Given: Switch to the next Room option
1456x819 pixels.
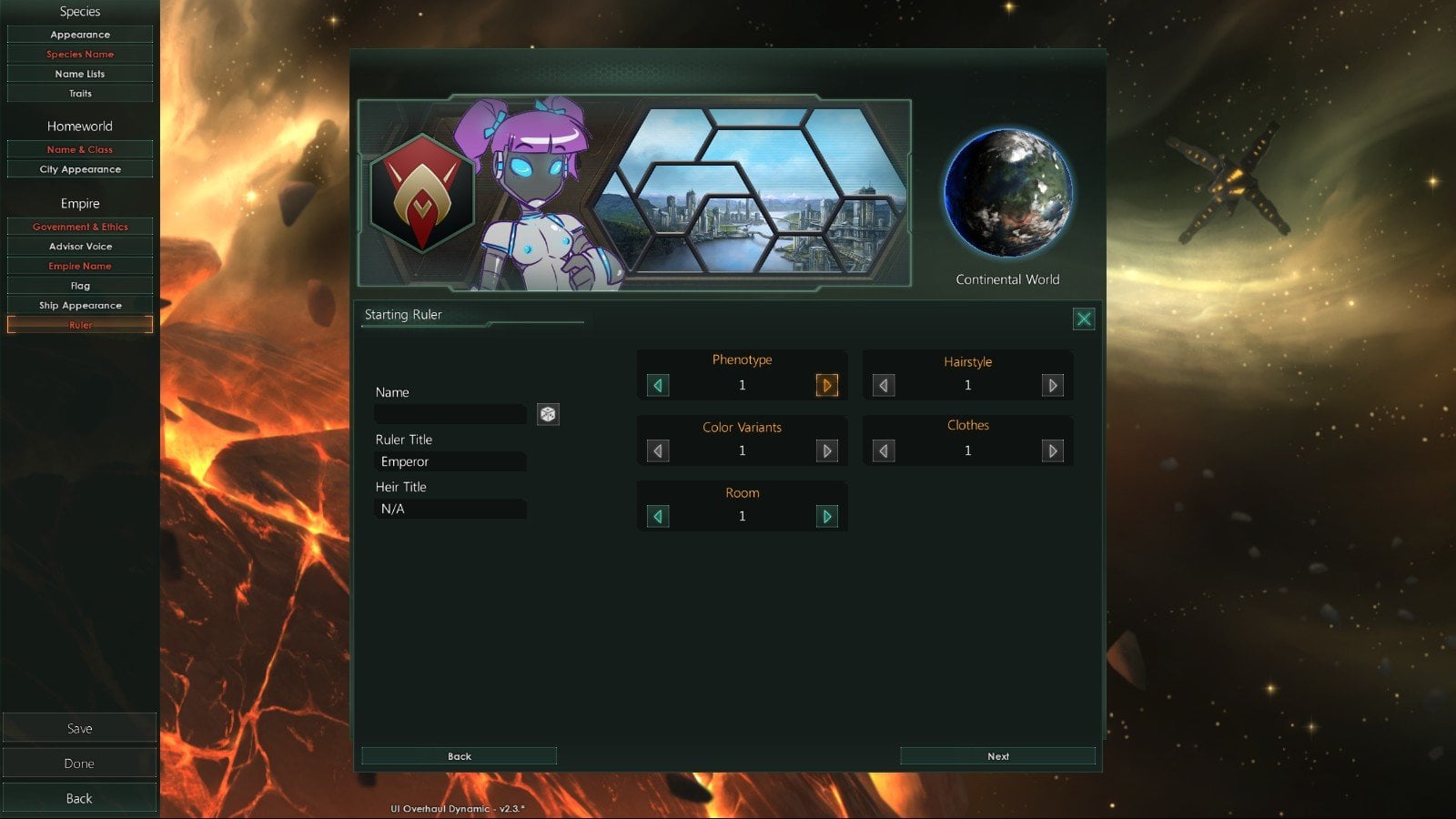Looking at the screenshot, I should point(826,516).
